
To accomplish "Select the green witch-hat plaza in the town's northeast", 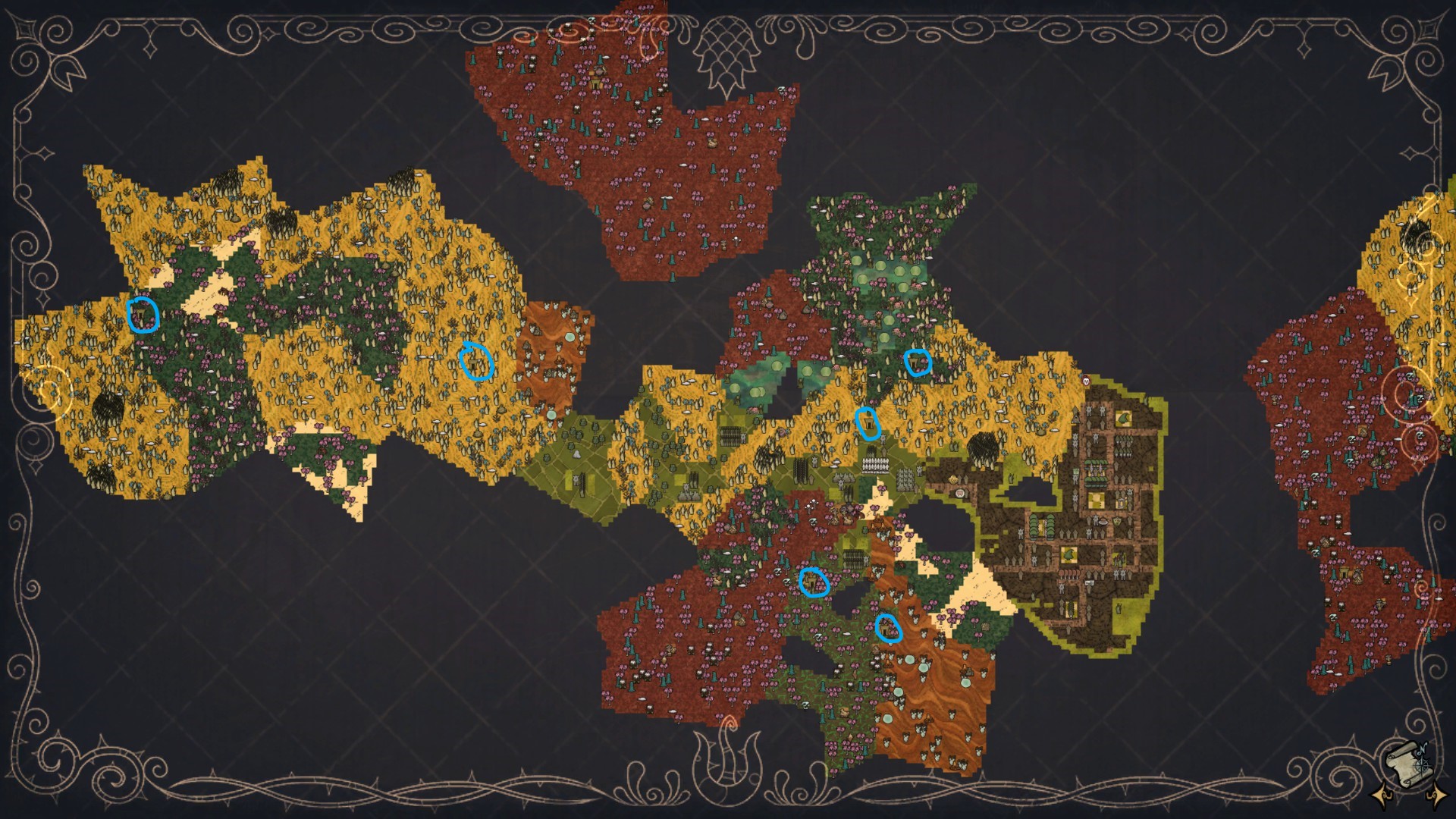I will [1125, 419].
